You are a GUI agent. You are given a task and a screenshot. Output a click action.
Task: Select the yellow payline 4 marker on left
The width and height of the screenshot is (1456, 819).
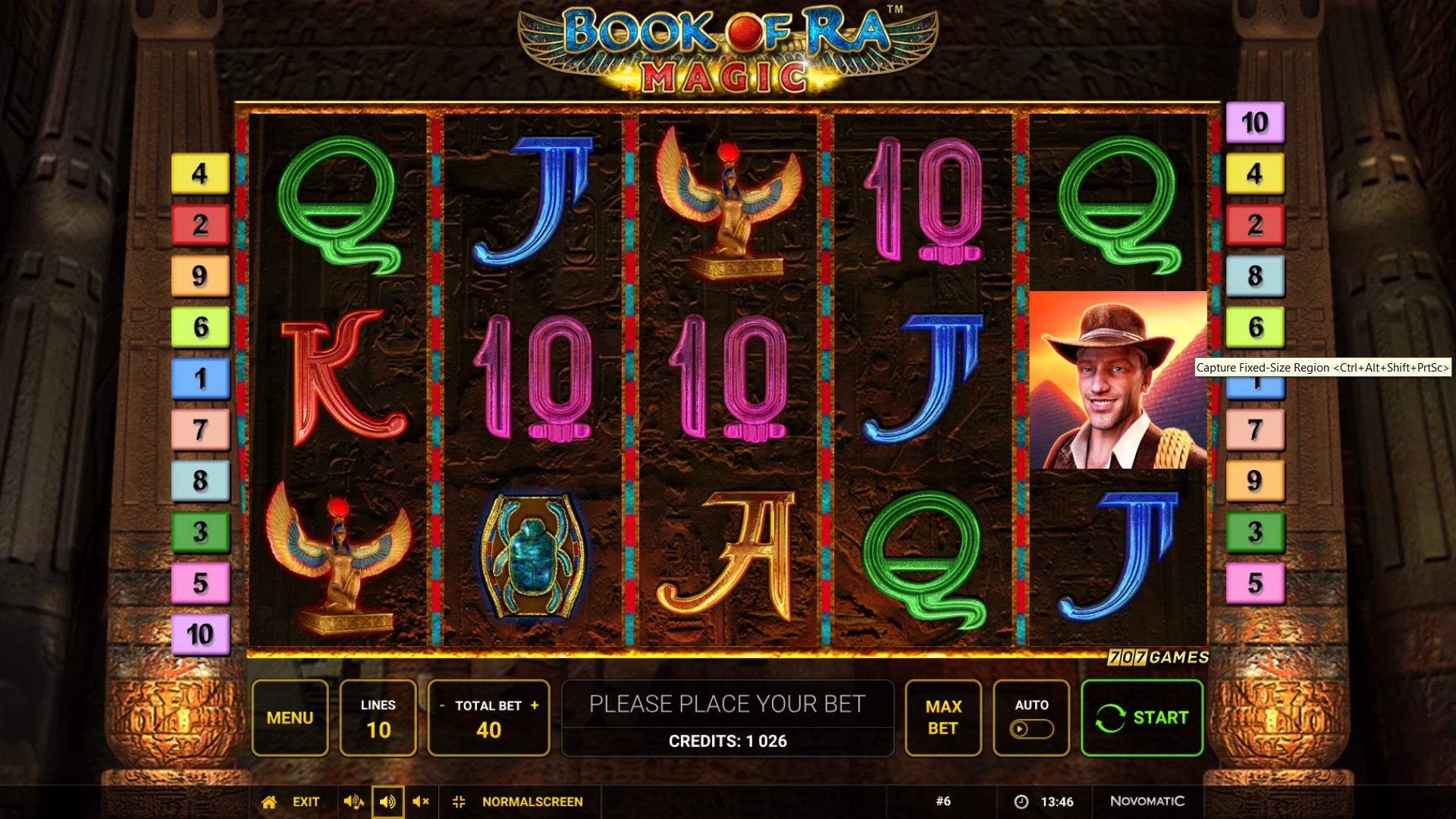pyautogui.click(x=200, y=174)
